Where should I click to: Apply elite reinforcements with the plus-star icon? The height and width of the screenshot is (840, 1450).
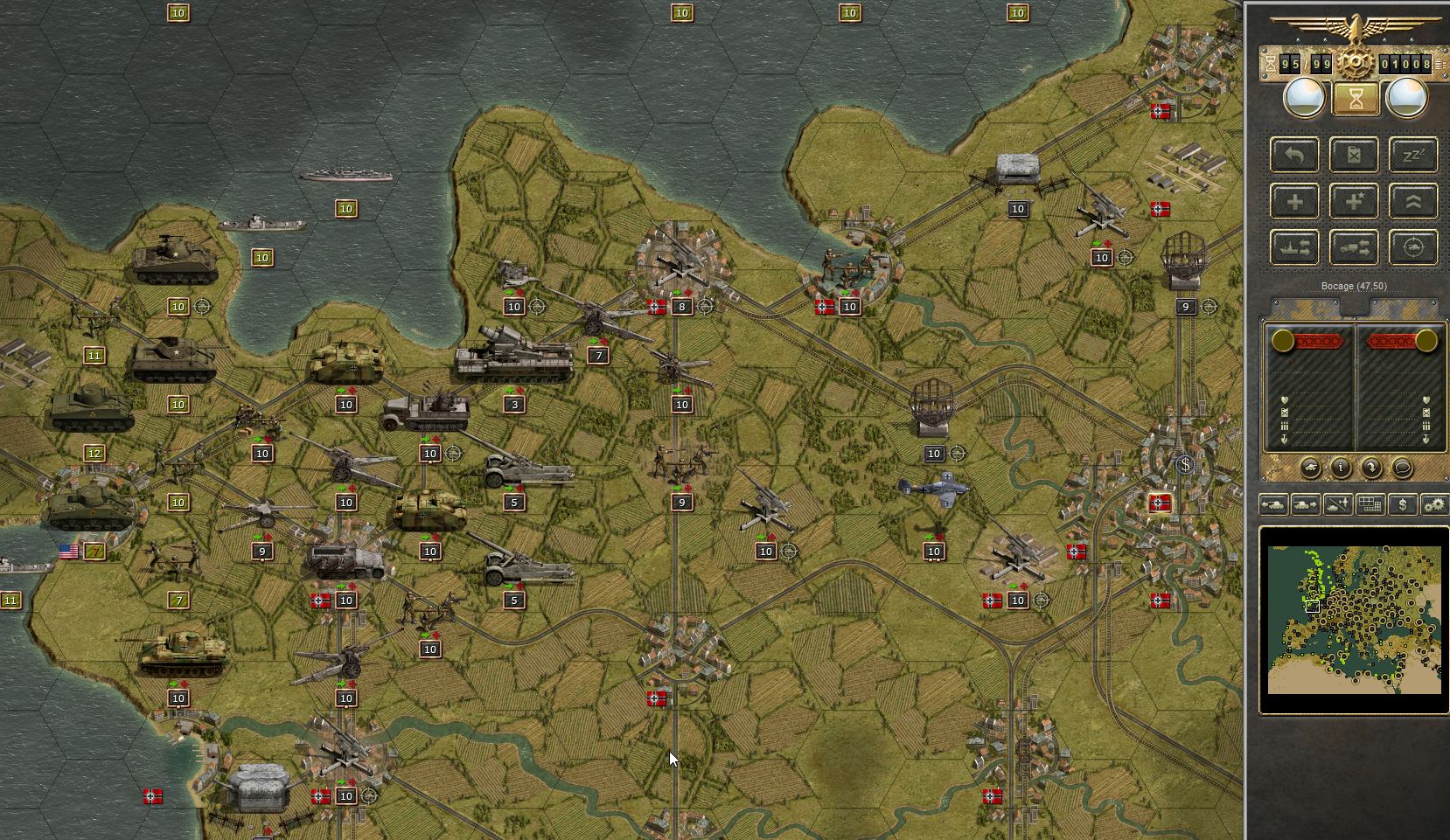[1355, 201]
